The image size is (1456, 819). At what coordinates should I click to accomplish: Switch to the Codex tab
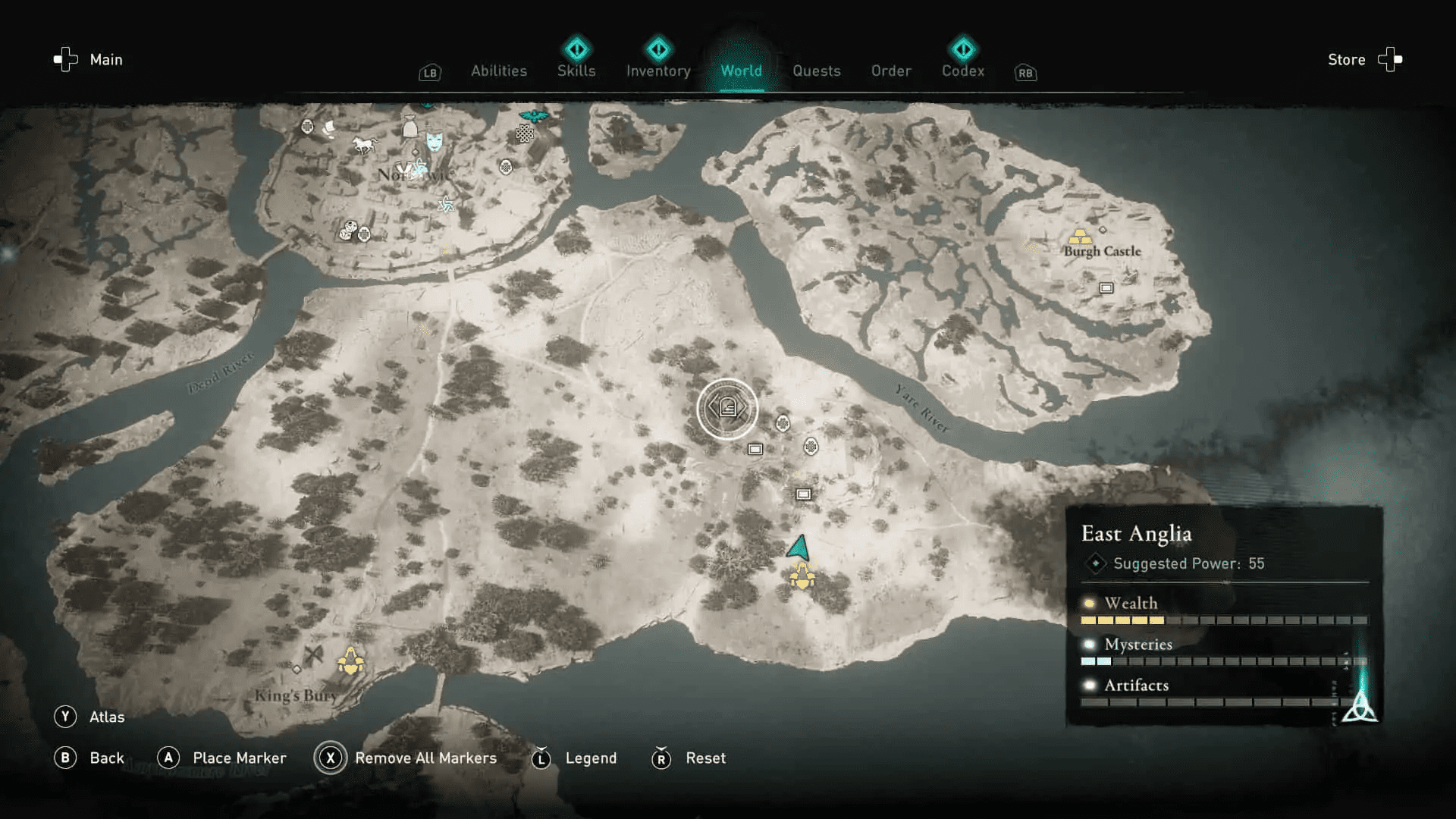coord(962,71)
